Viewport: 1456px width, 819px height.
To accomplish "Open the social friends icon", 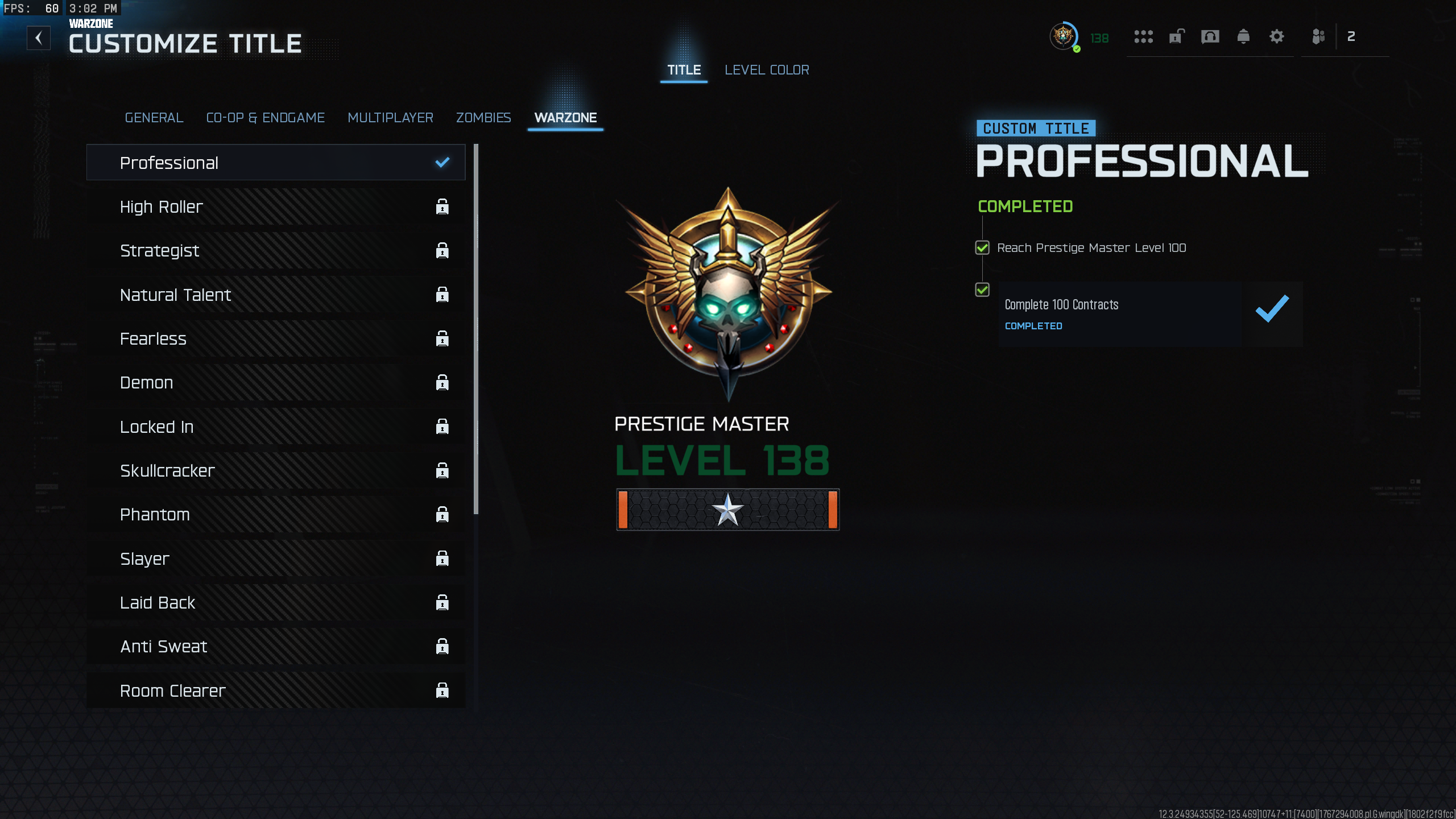I will point(1318,36).
